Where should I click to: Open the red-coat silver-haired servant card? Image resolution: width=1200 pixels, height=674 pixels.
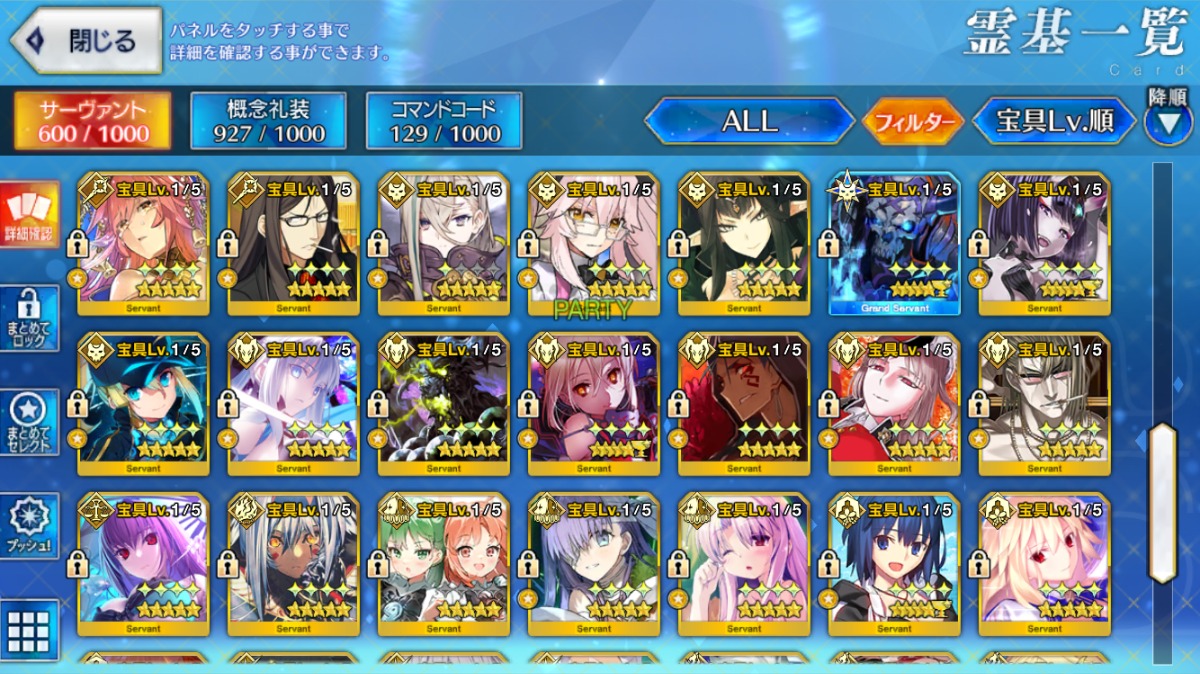coord(894,403)
